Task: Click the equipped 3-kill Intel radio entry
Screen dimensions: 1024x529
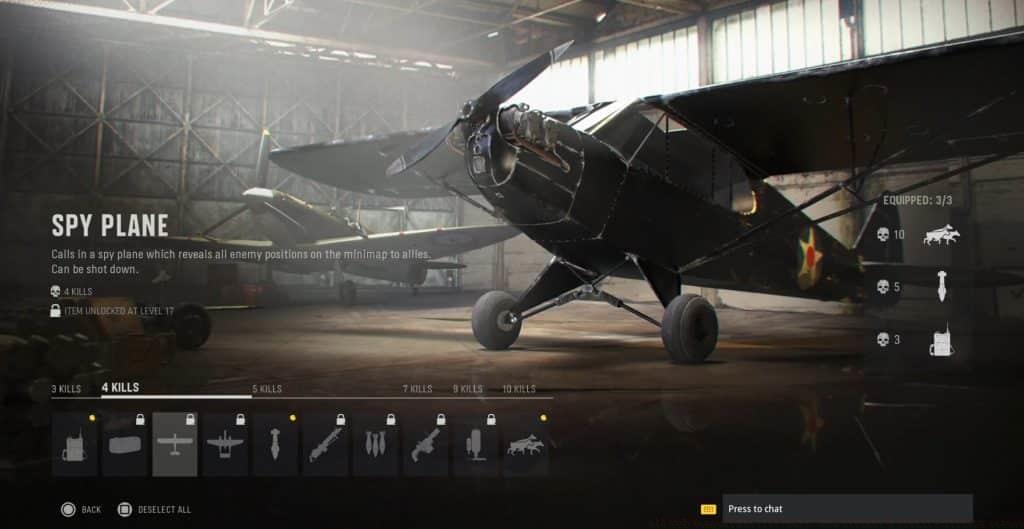Action: pyautogui.click(x=940, y=340)
